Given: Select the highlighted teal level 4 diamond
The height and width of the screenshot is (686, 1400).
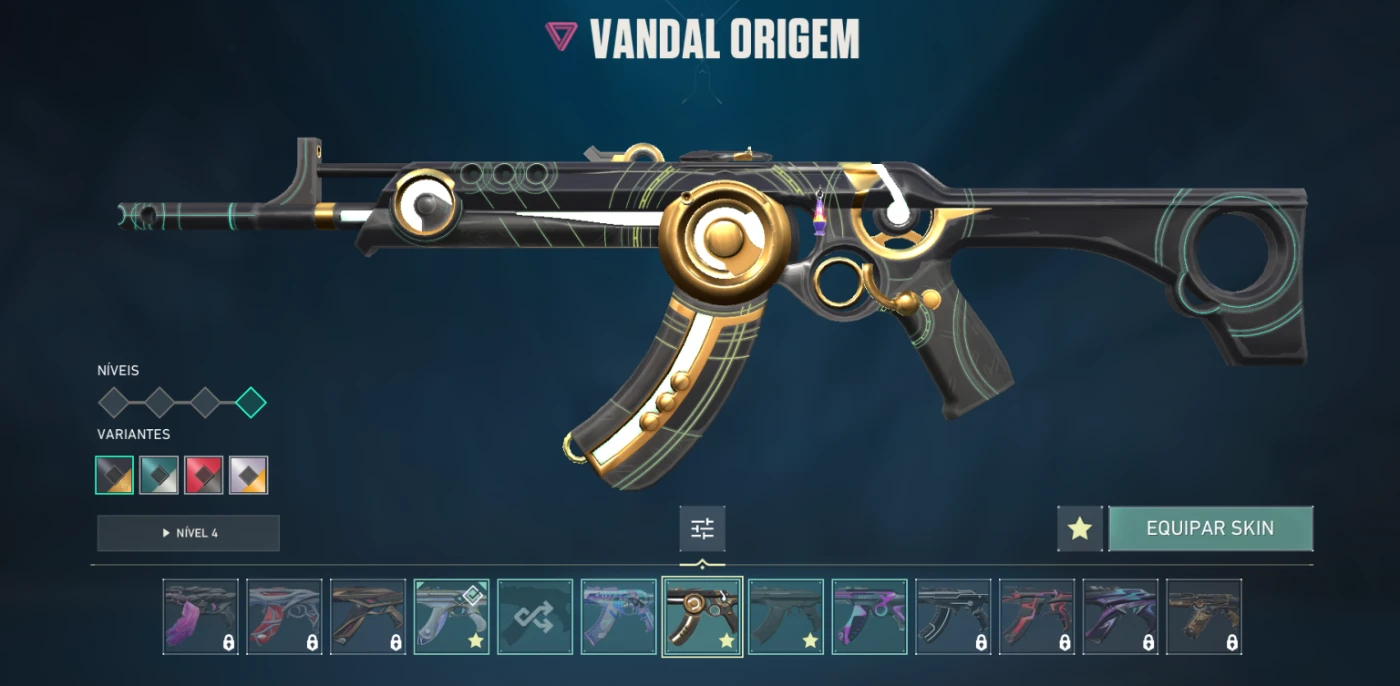Looking at the screenshot, I should tap(251, 403).
